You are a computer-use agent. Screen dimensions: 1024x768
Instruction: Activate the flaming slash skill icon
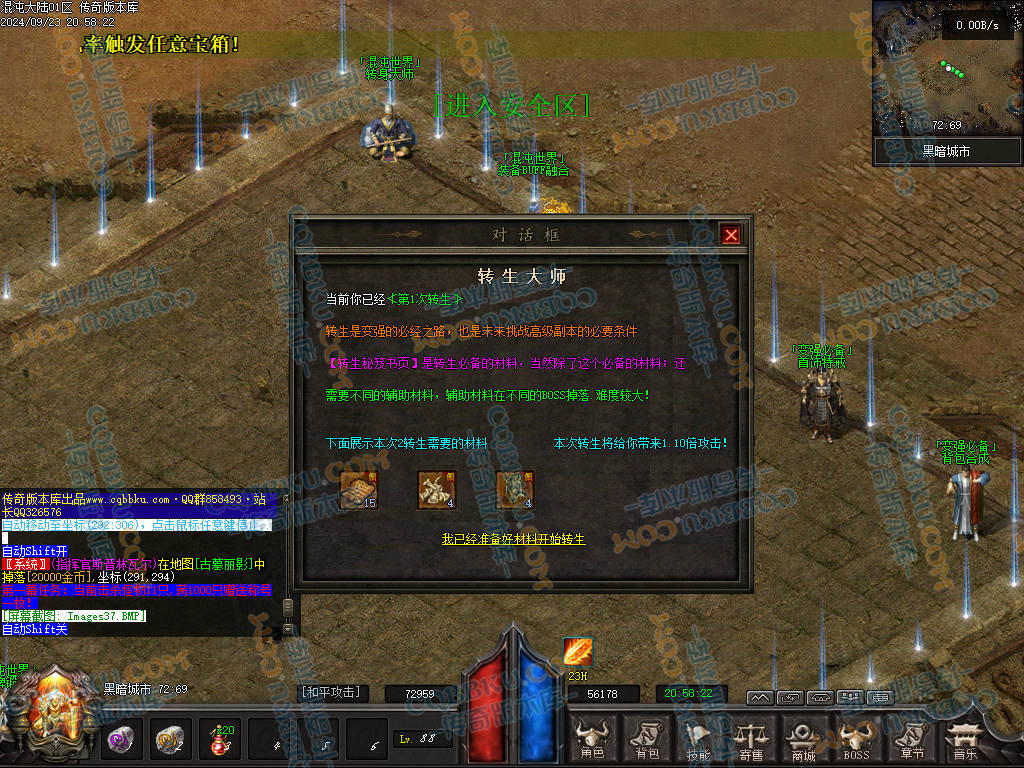point(578,652)
